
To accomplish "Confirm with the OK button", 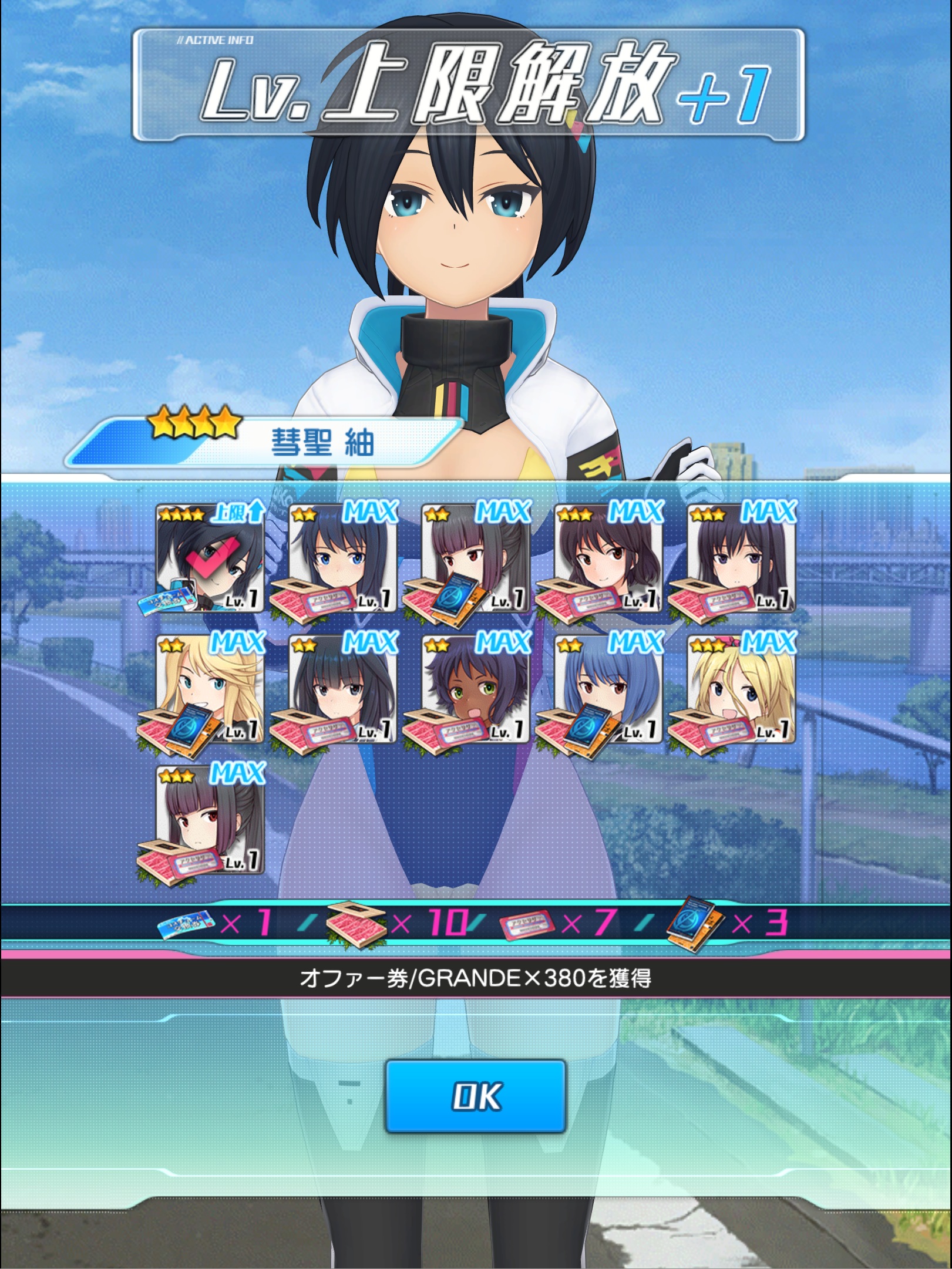I will click(475, 1096).
